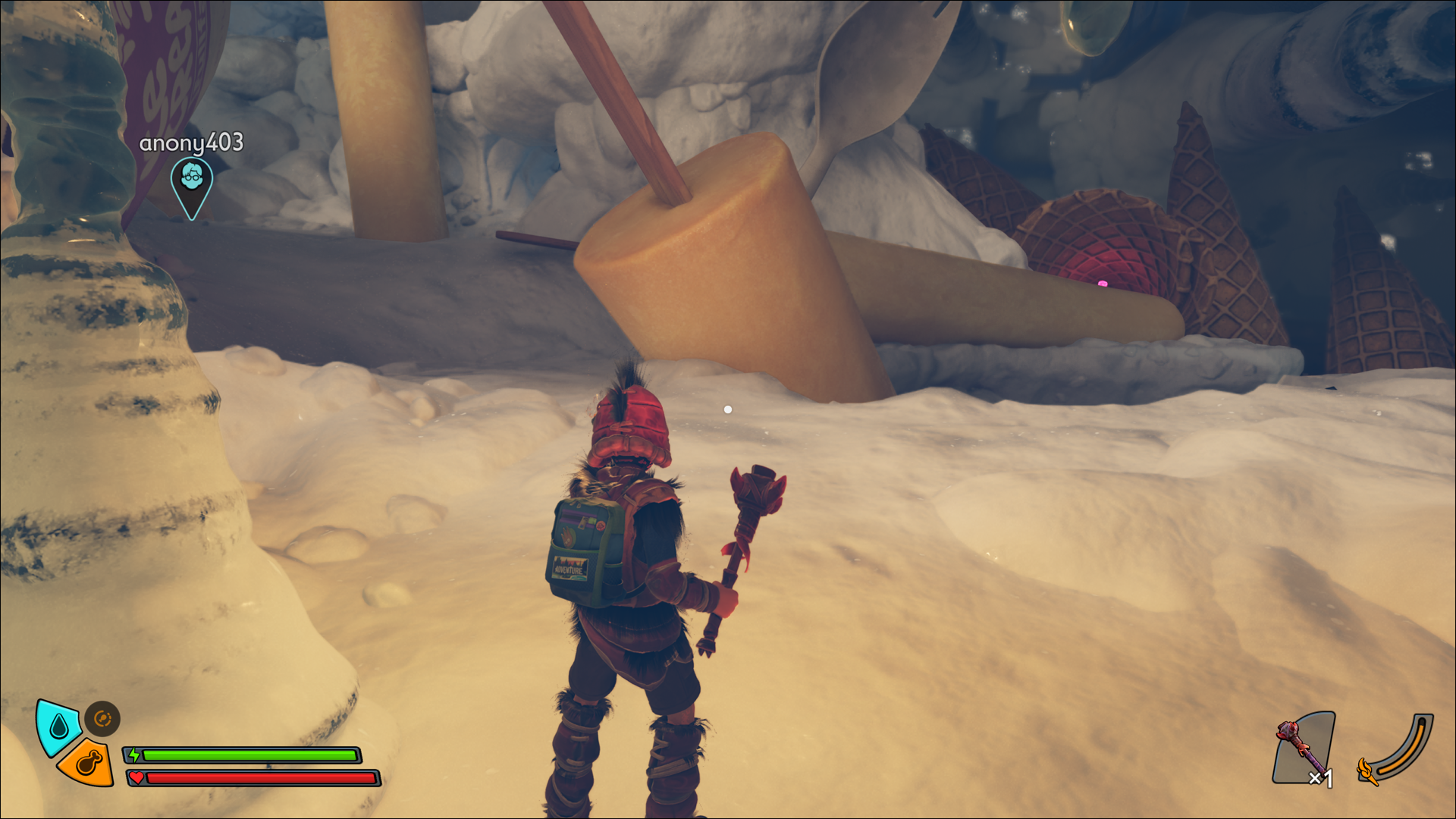Select the equipped red mace weapon slot
This screenshot has height=819, width=1456.
(x=1304, y=748)
